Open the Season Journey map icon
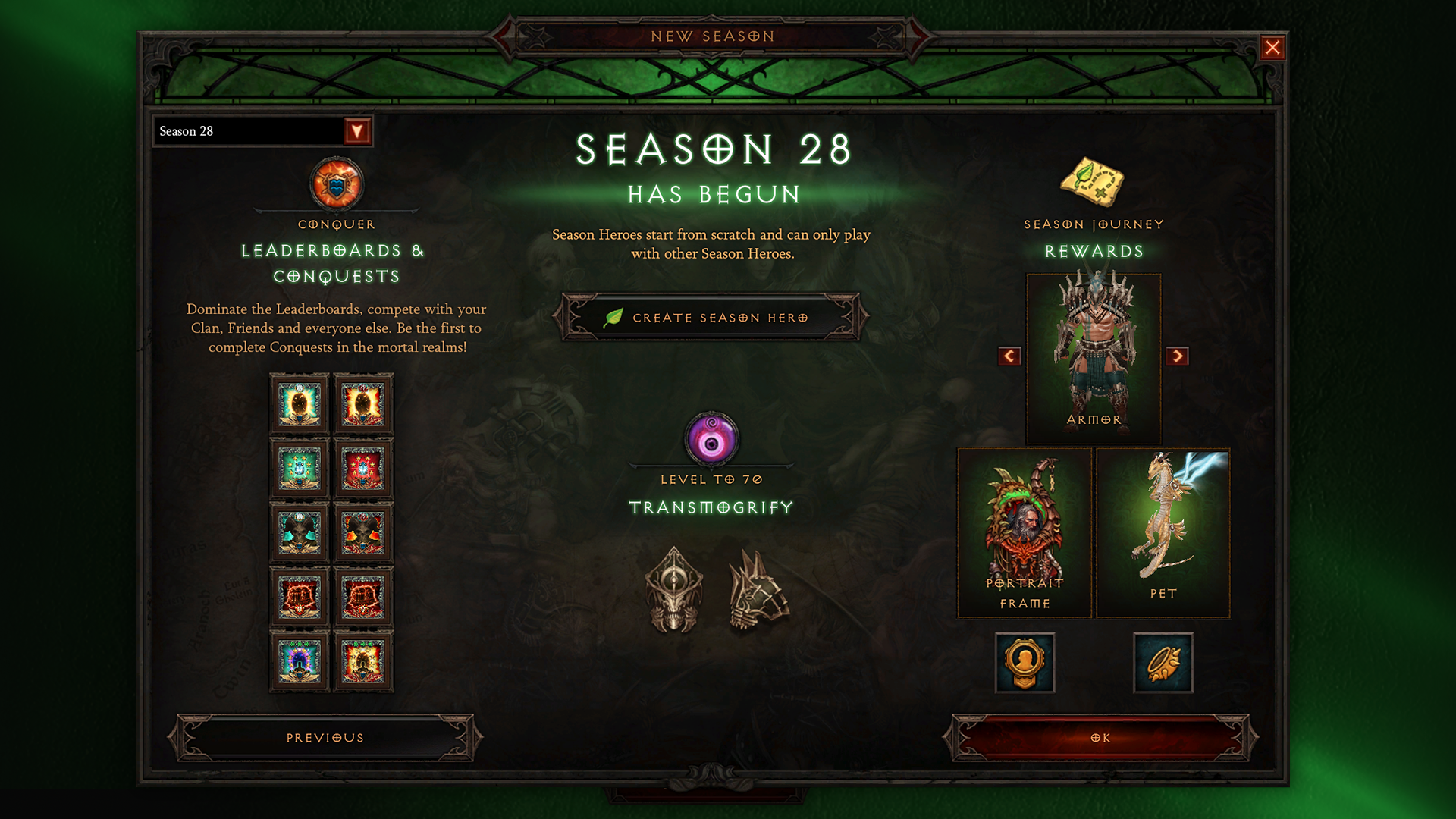The image size is (1456, 819). point(1092,182)
